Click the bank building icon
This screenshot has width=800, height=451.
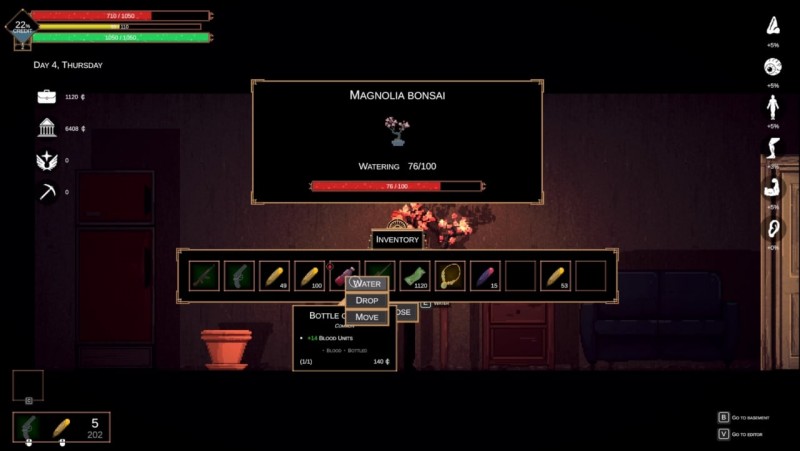(47, 128)
